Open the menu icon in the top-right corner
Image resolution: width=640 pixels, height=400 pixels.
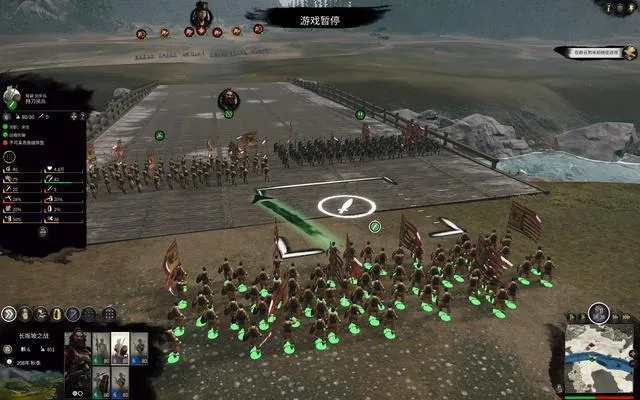pos(631,6)
